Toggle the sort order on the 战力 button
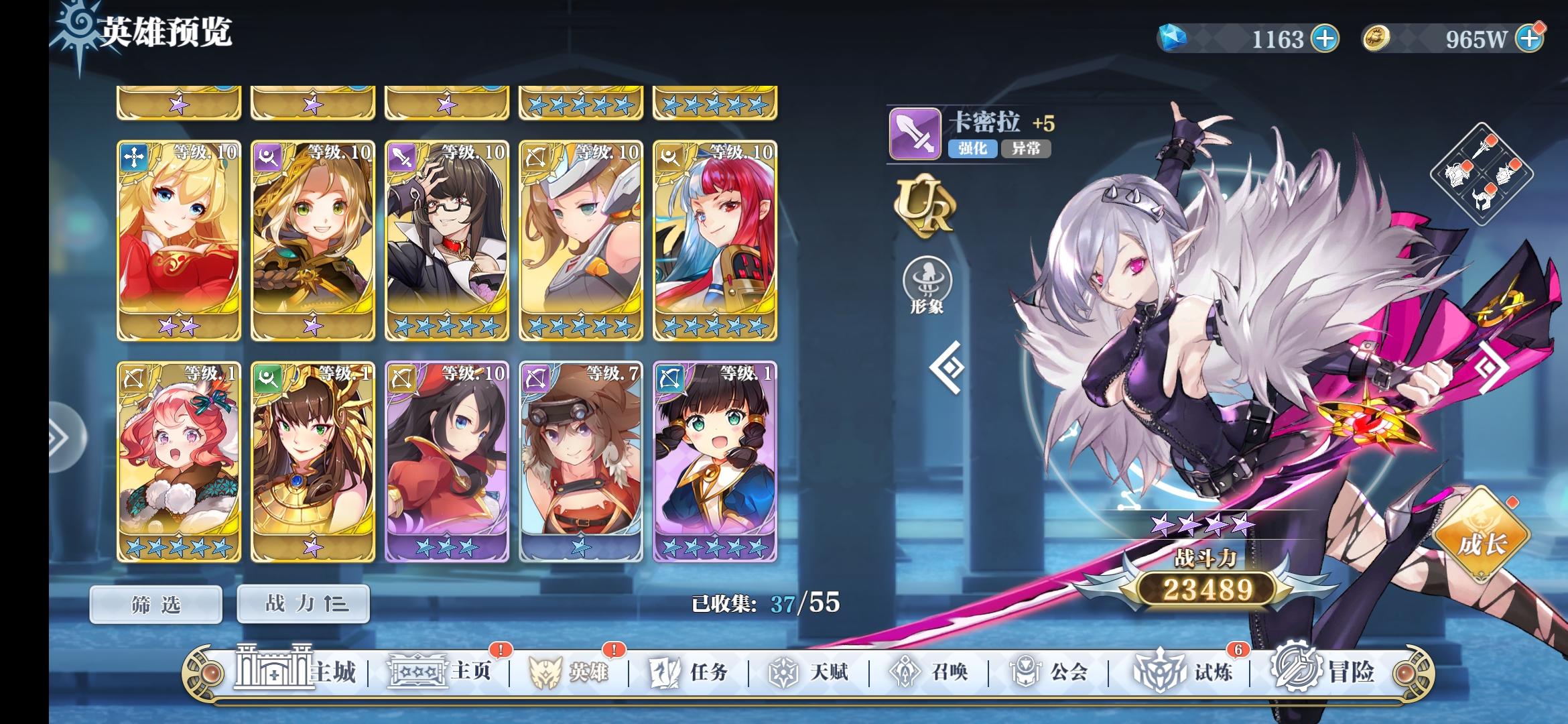 tap(303, 603)
